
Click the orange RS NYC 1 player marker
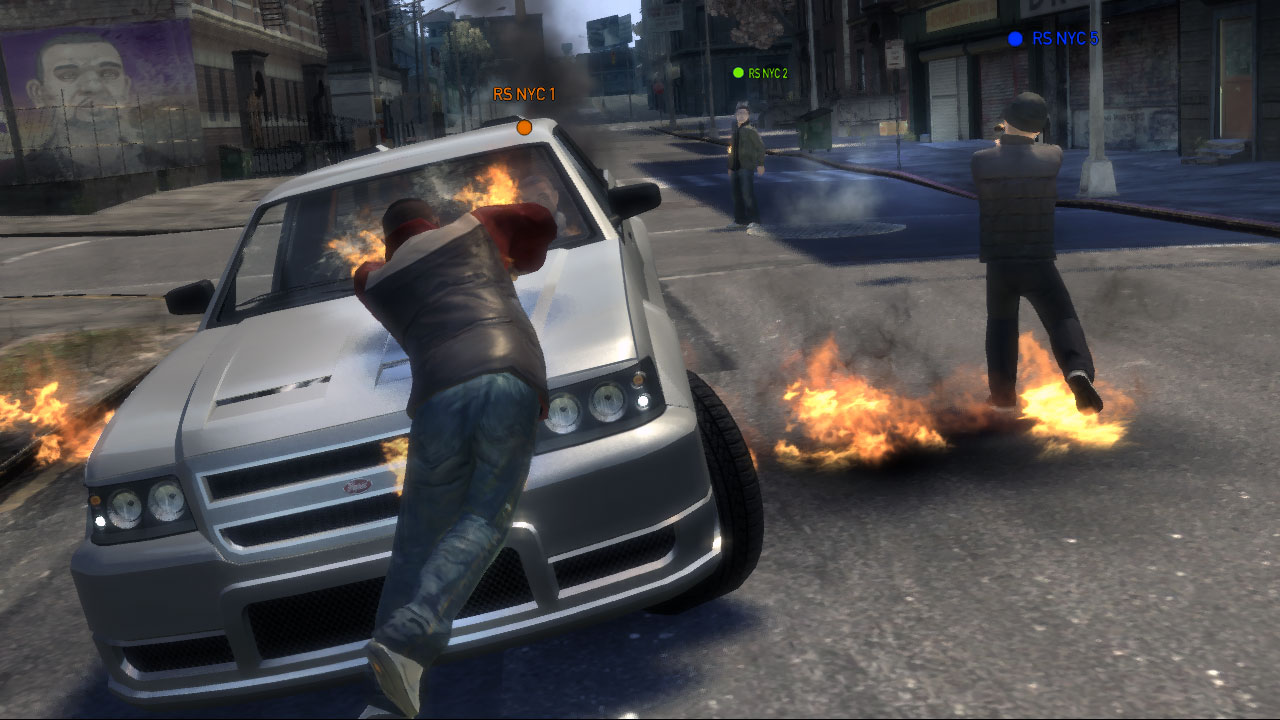click(x=523, y=128)
